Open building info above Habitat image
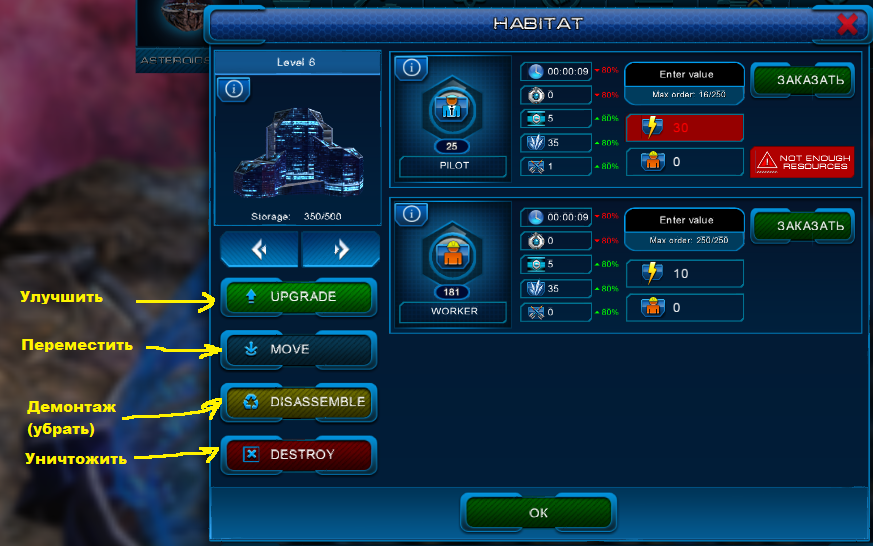The image size is (873, 546). point(233,89)
